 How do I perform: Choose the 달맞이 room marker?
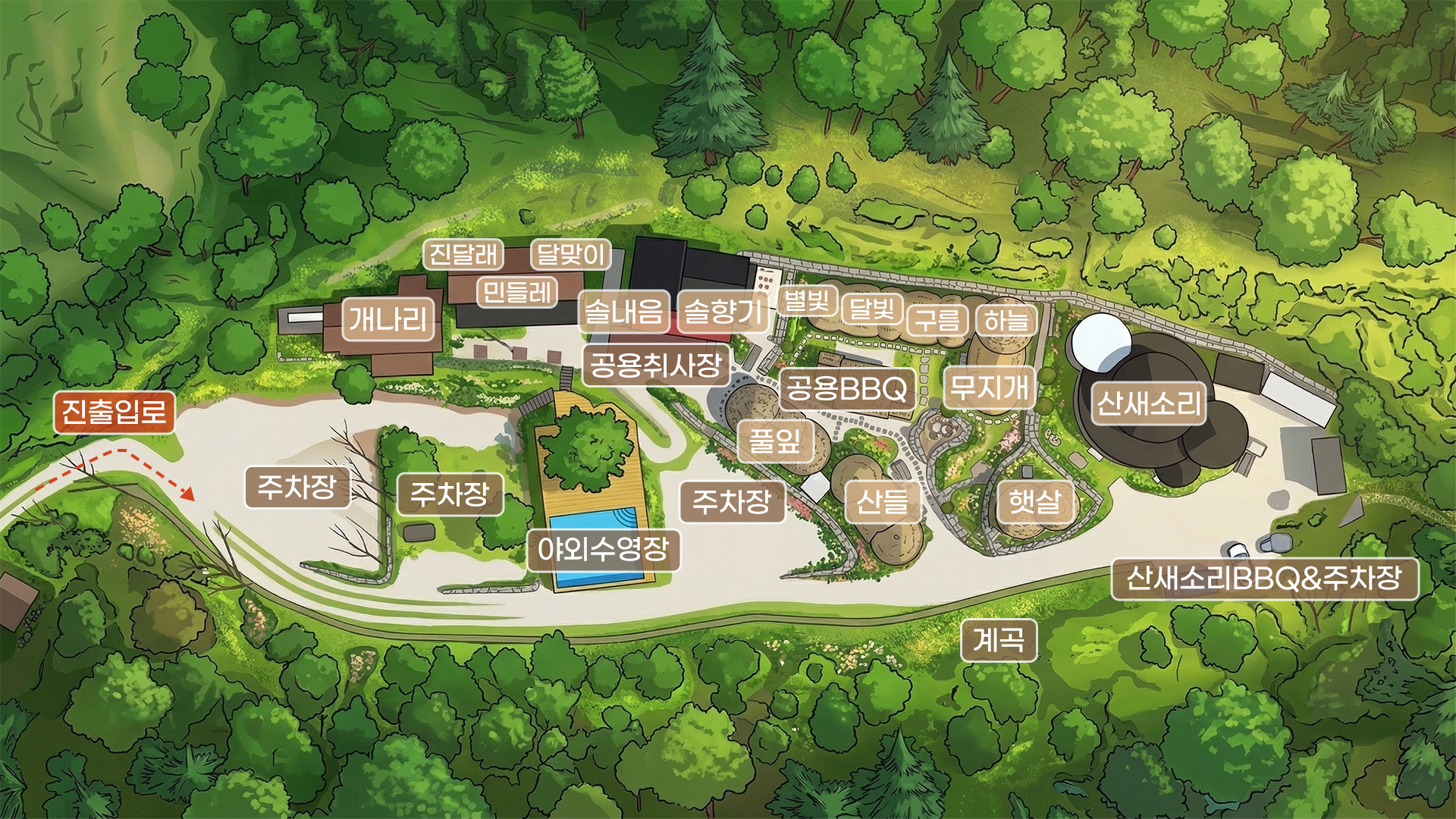coord(570,254)
